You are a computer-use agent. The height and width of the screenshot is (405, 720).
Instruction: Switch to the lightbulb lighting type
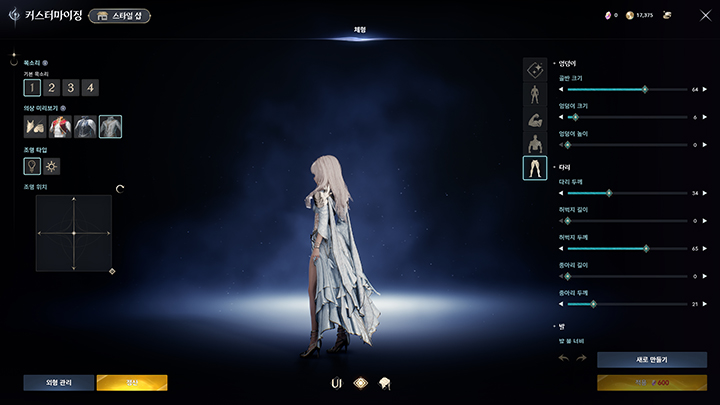click(x=33, y=165)
